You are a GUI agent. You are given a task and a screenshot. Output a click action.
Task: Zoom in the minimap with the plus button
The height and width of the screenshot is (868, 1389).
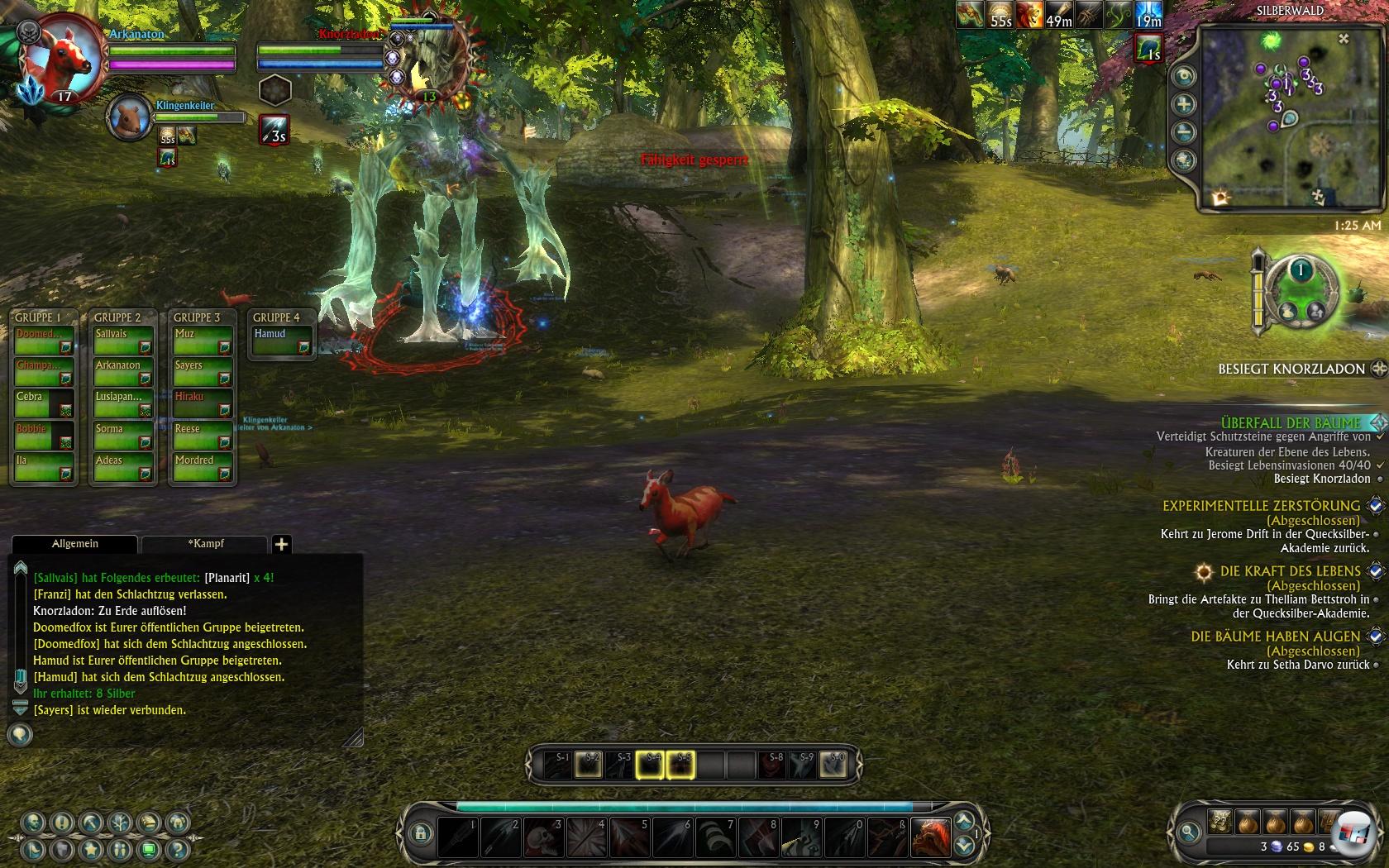pyautogui.click(x=1184, y=104)
